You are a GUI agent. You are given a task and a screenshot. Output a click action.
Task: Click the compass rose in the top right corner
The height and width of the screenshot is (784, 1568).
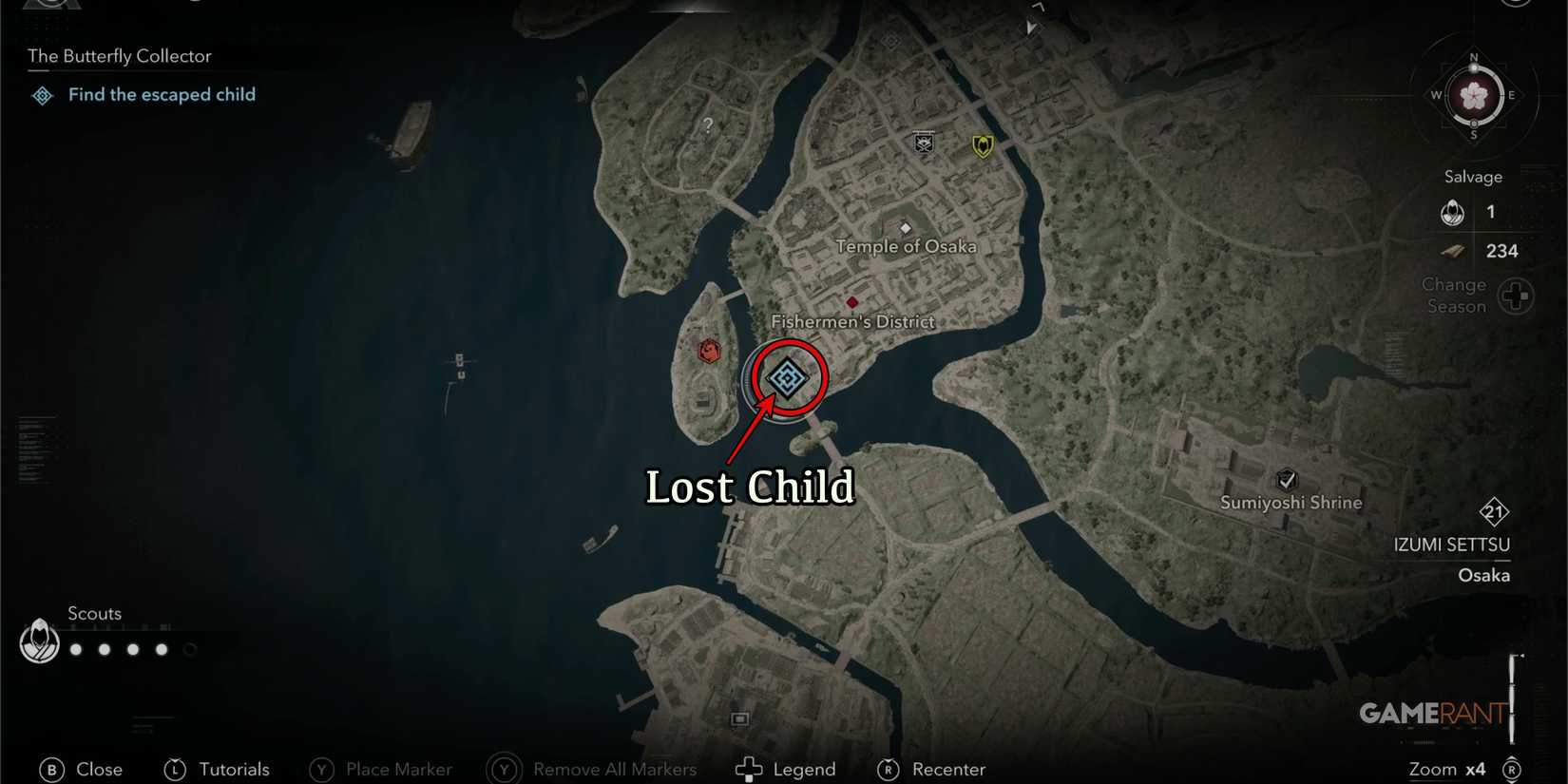click(x=1474, y=96)
